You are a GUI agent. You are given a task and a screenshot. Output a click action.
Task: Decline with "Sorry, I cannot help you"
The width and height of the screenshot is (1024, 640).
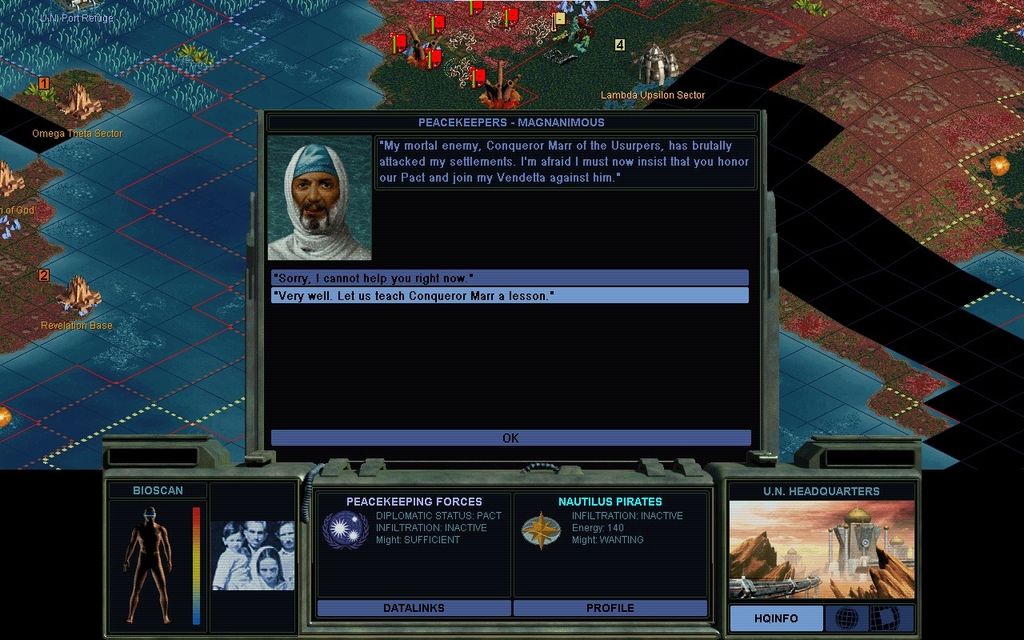(x=509, y=277)
